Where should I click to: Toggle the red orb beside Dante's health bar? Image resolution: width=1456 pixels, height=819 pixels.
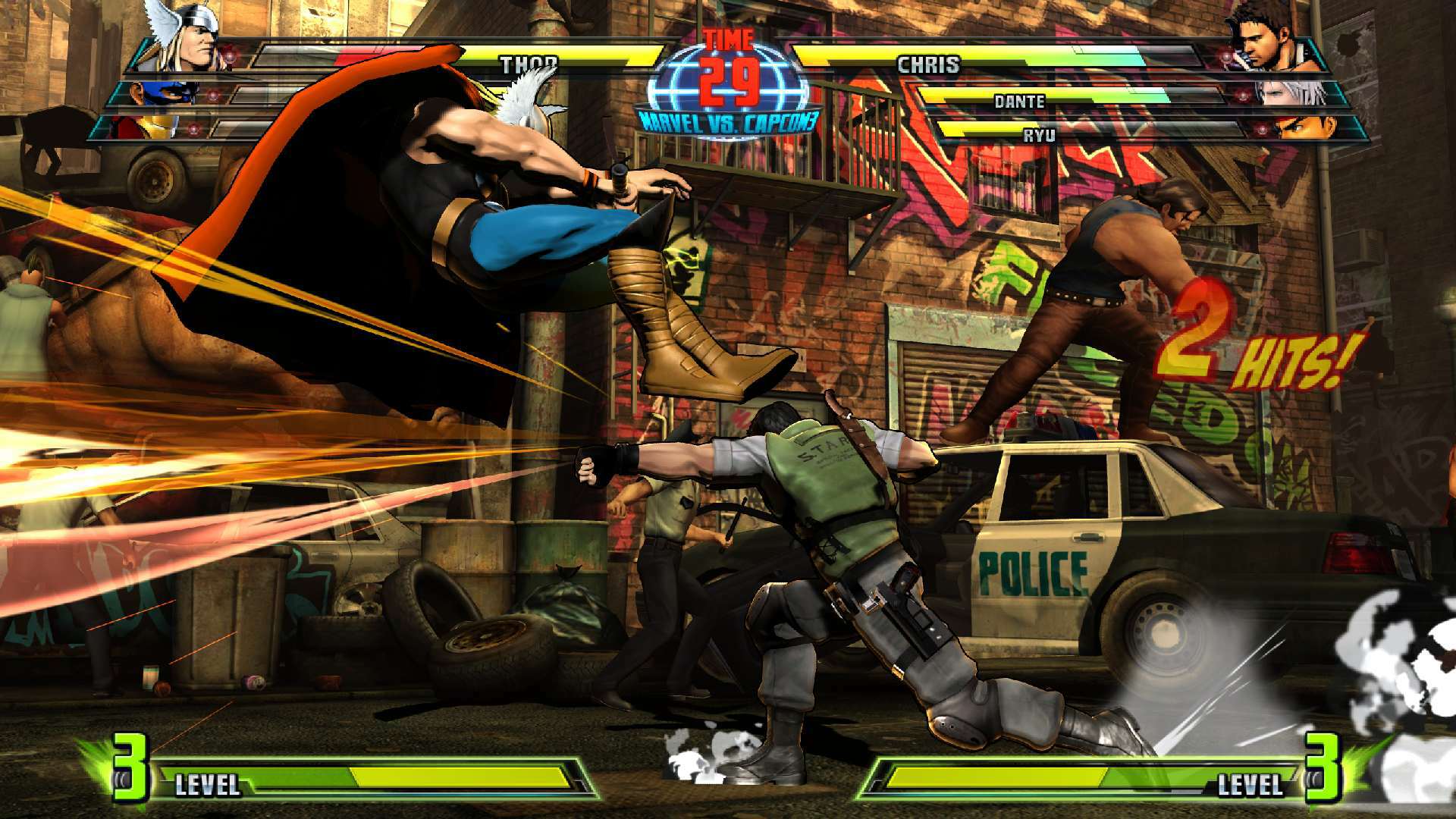1243,96
